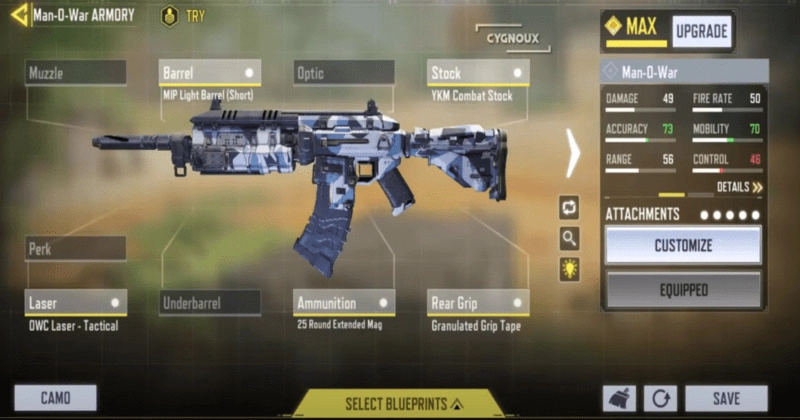This screenshot has width=800, height=420.
Task: Switch to the MAX tab
Action: 635,28
